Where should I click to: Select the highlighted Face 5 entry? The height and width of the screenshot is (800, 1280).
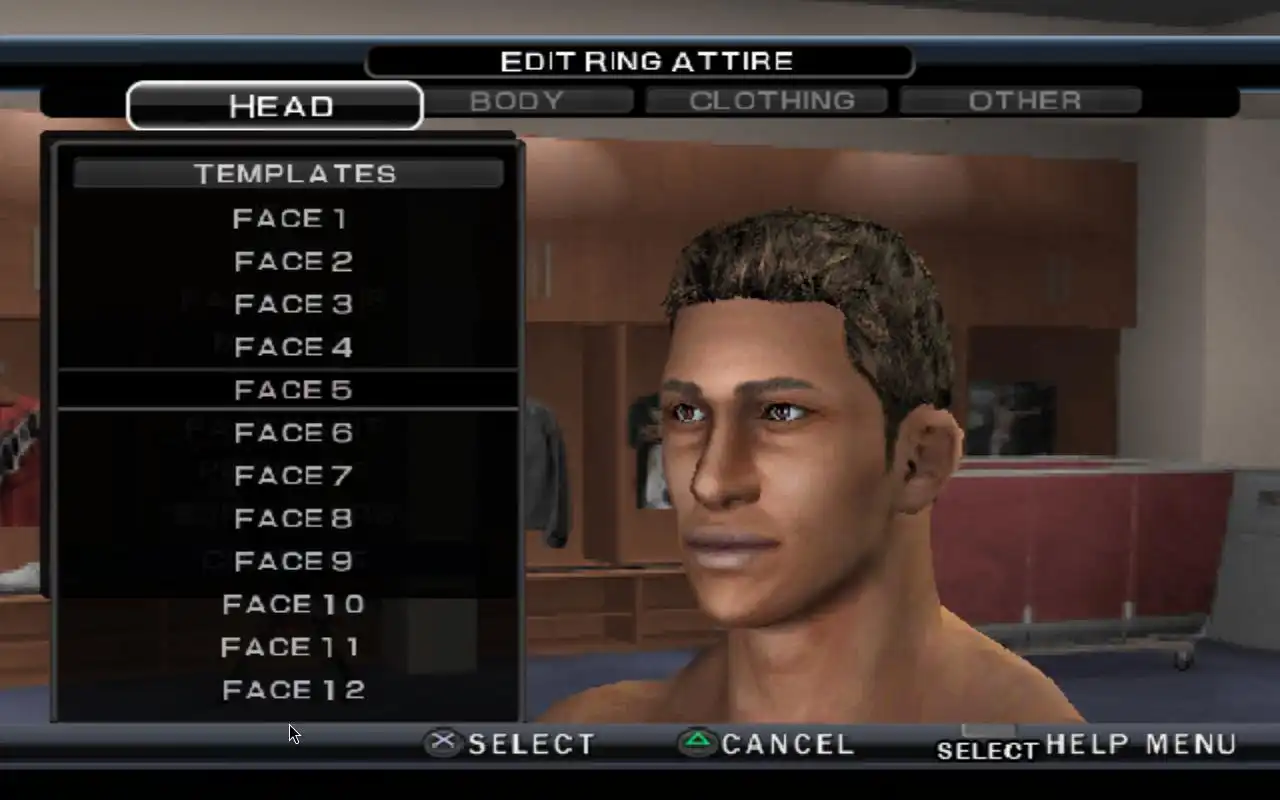(x=293, y=390)
